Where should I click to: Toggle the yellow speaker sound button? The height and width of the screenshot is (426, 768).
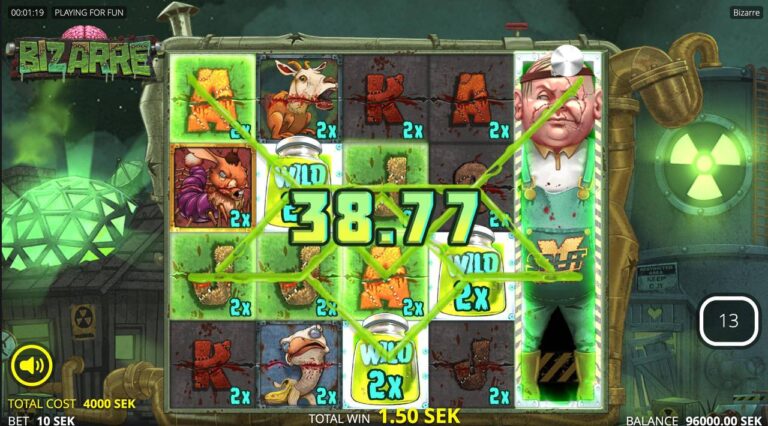click(31, 366)
